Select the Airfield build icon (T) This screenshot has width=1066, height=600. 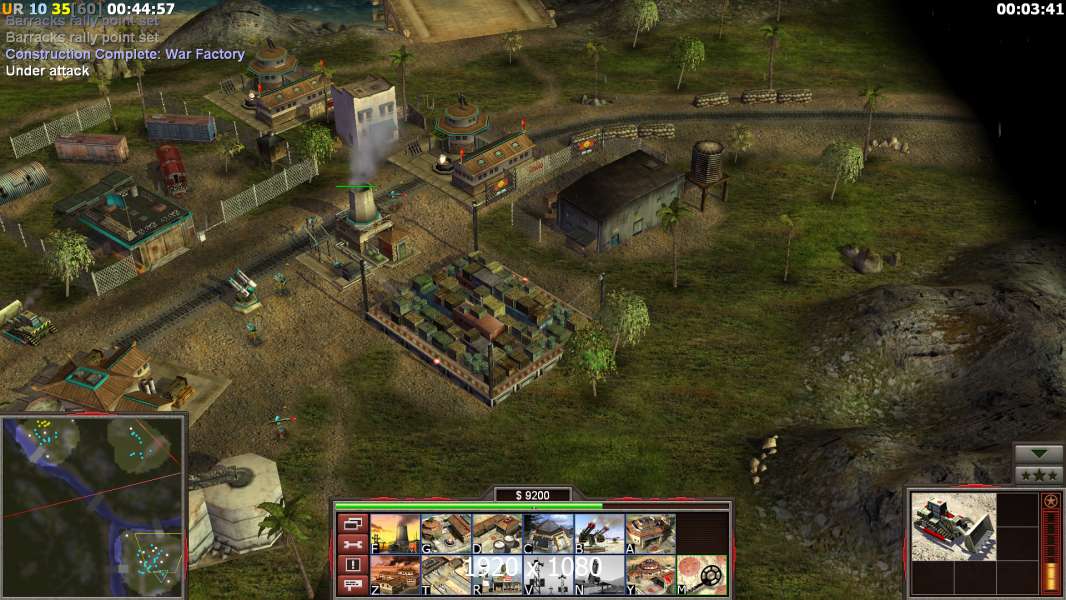[446, 575]
